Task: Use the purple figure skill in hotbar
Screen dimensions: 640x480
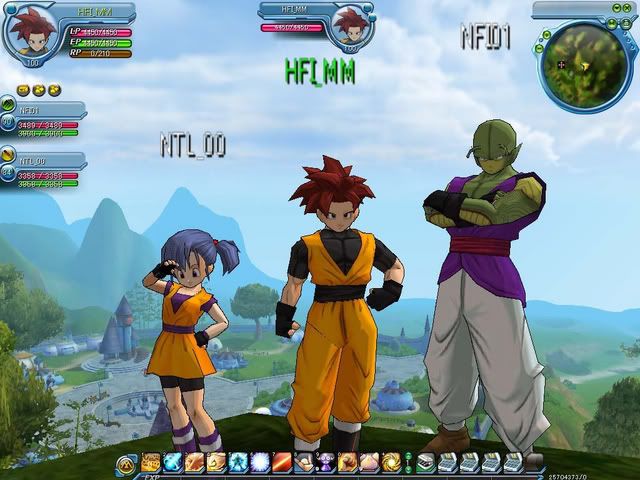Action: 326,462
